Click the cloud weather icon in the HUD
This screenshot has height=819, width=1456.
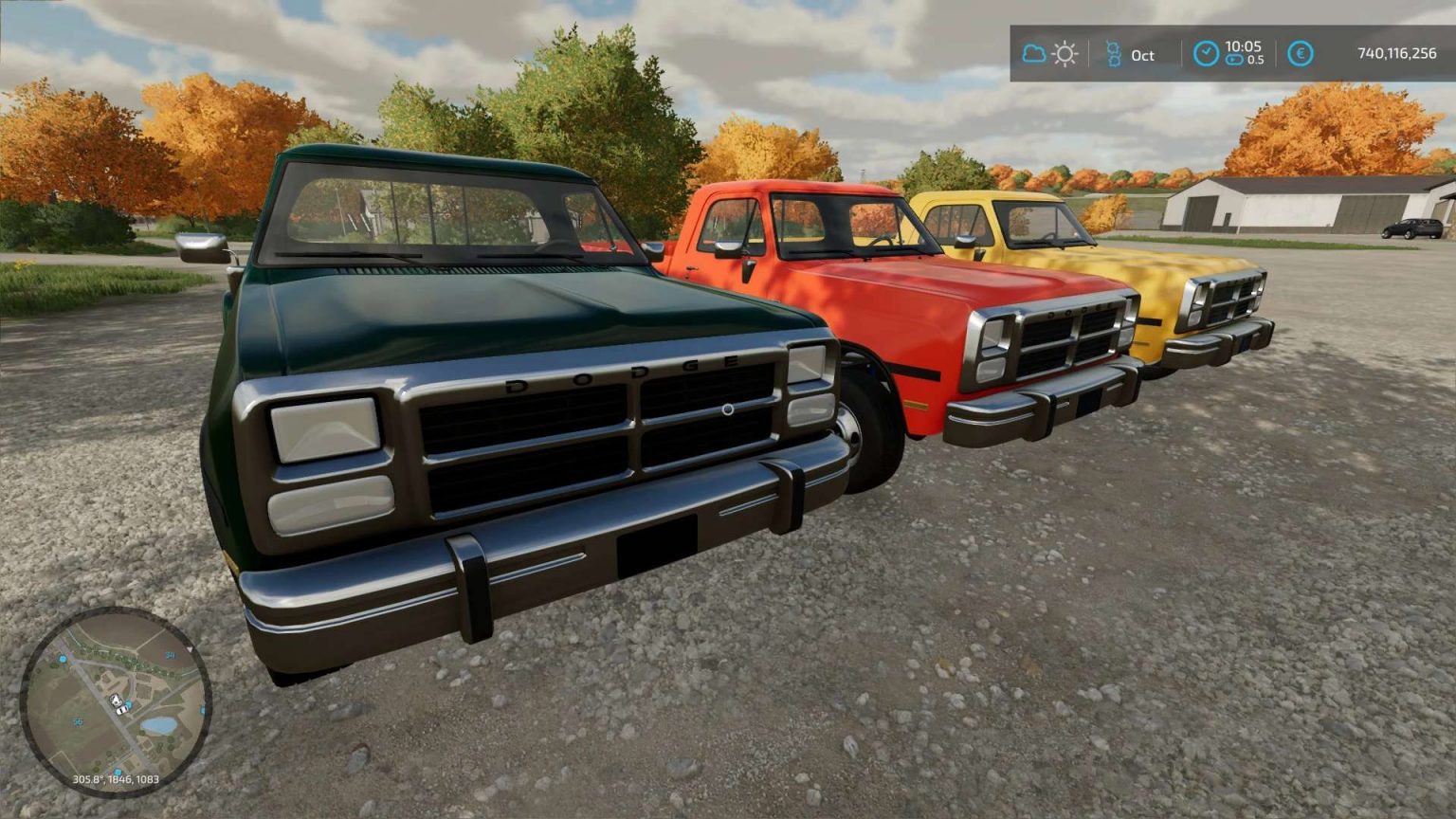1032,55
